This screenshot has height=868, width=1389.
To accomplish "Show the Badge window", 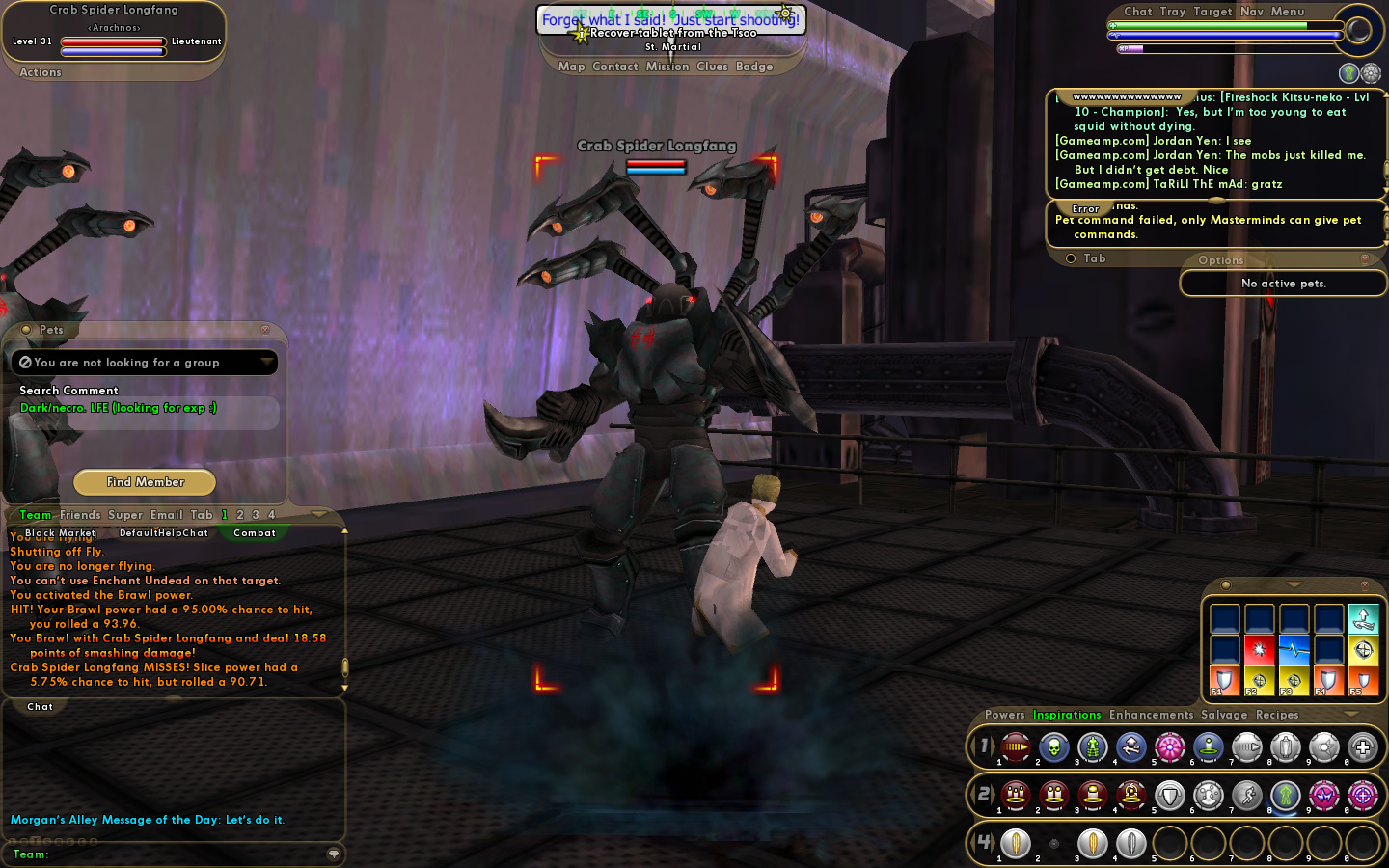I will click(754, 67).
